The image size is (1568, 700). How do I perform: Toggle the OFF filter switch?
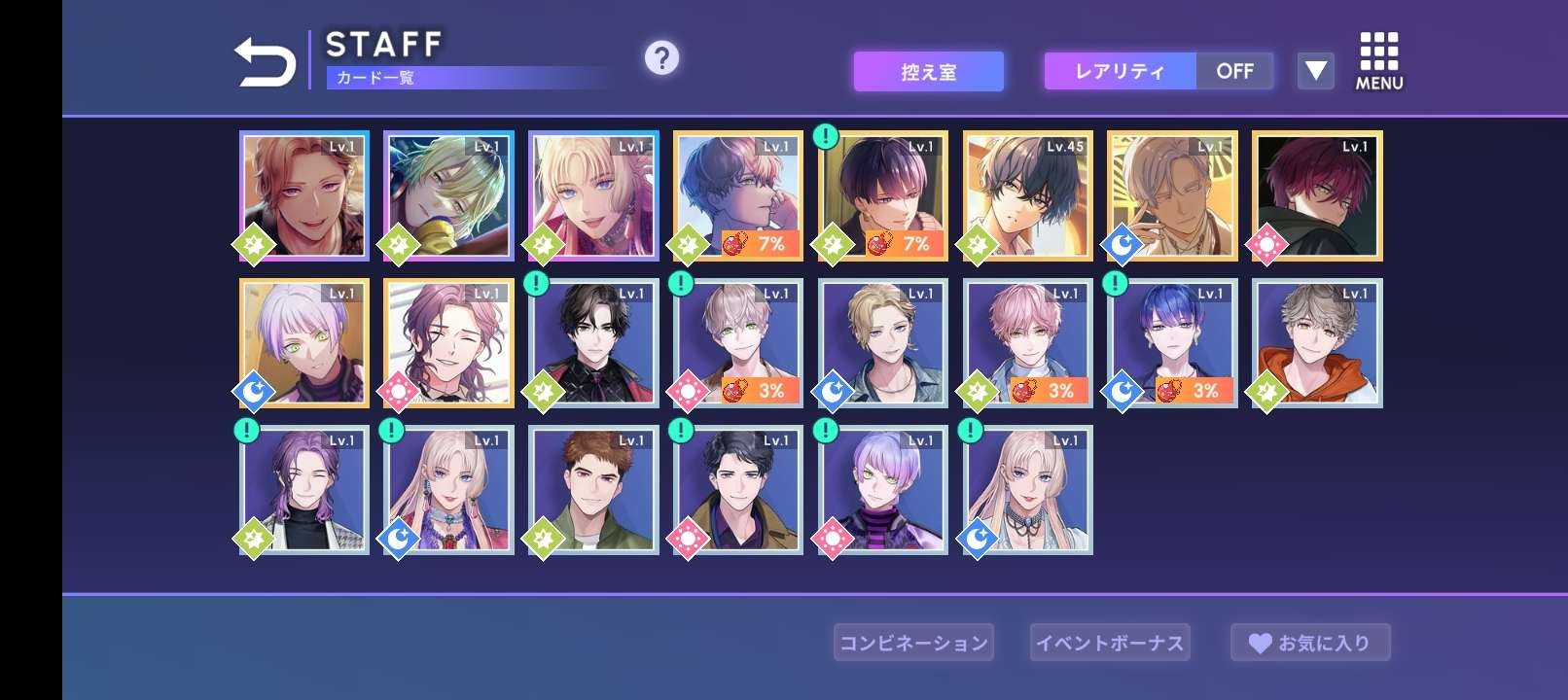[x=1234, y=72]
